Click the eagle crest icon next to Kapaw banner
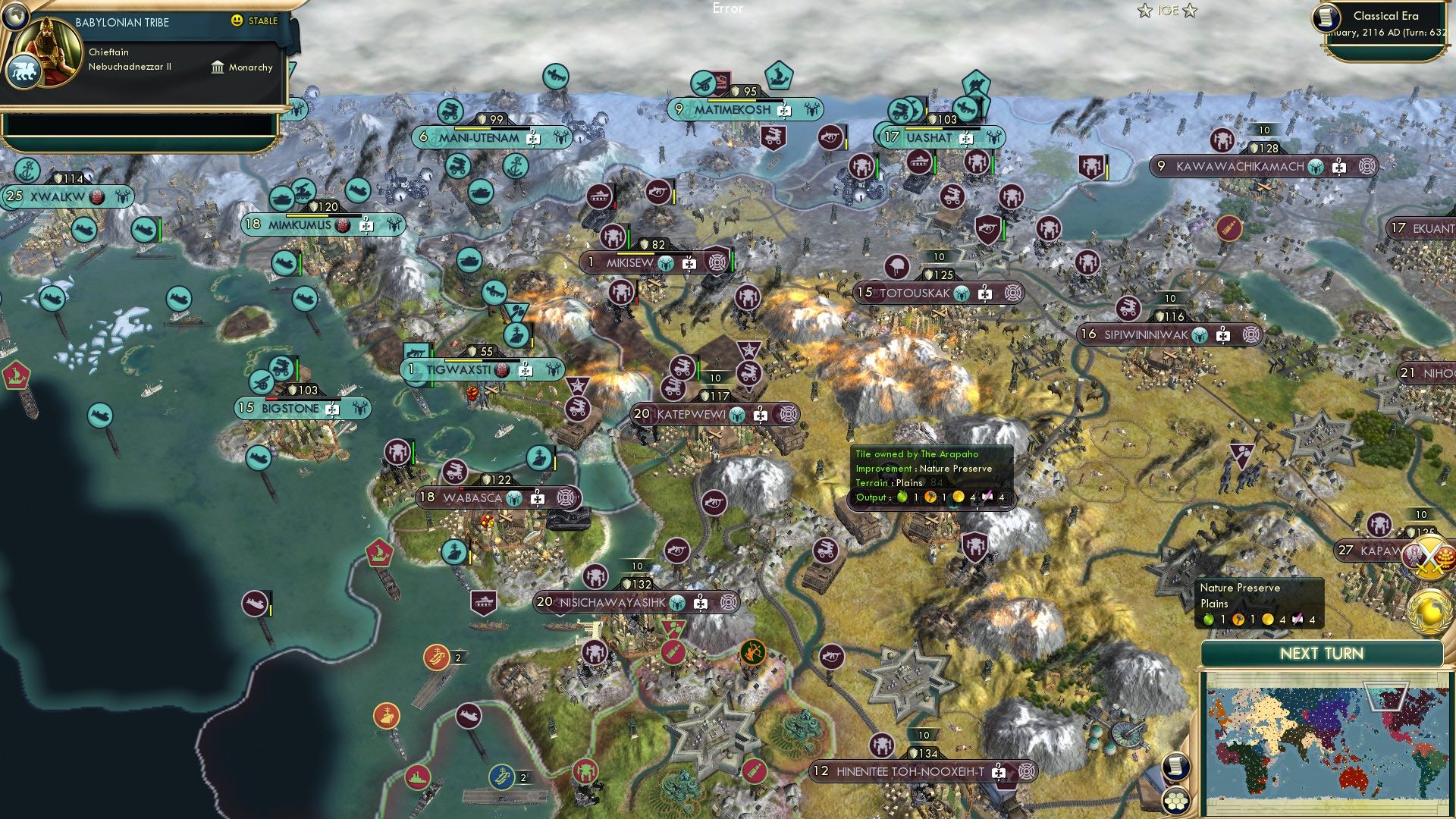The width and height of the screenshot is (1456, 819). click(x=1412, y=556)
